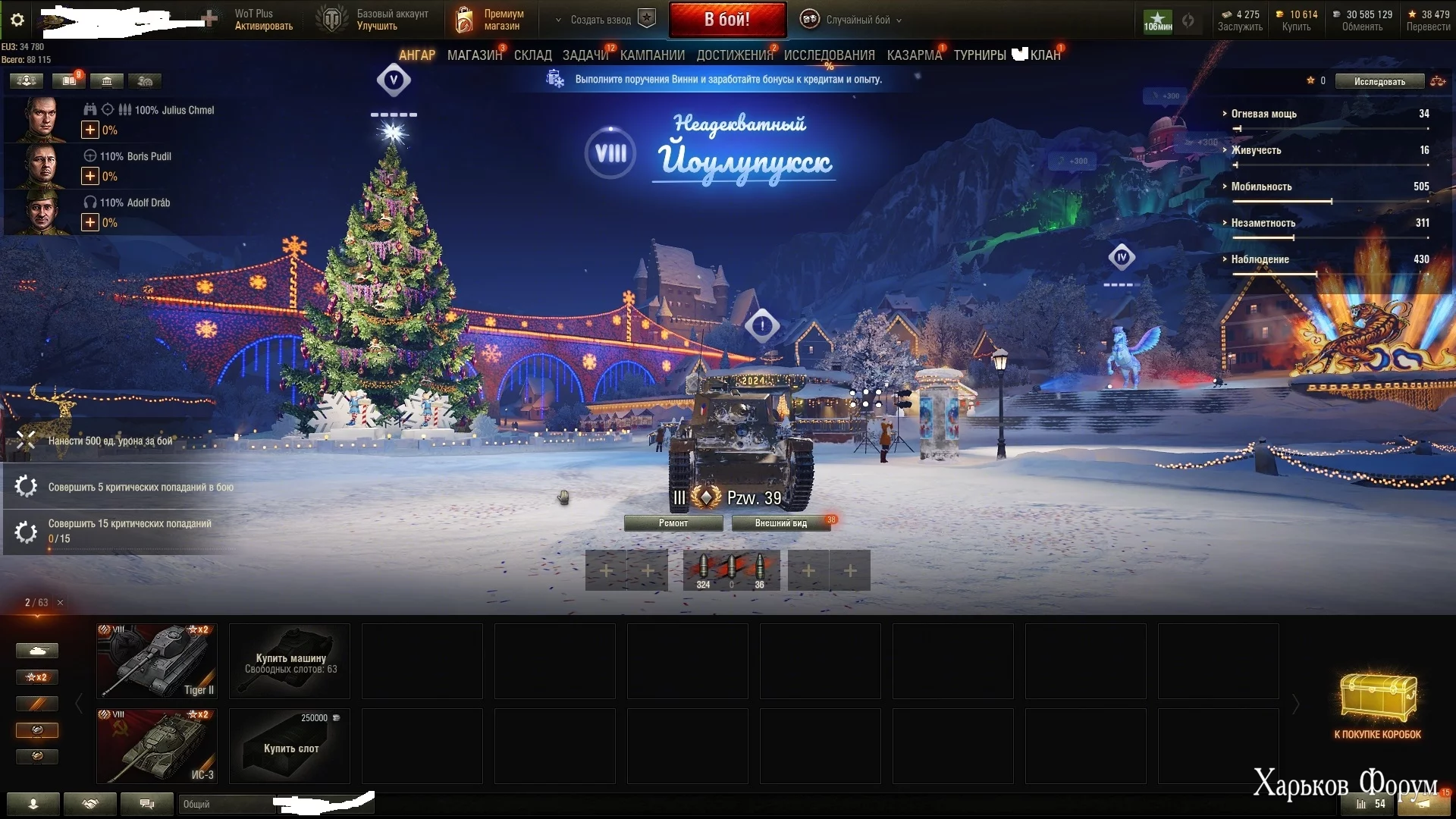Screen dimensions: 1456x819
Task: Buy a new slot via Купить слот
Action: pyautogui.click(x=290, y=745)
